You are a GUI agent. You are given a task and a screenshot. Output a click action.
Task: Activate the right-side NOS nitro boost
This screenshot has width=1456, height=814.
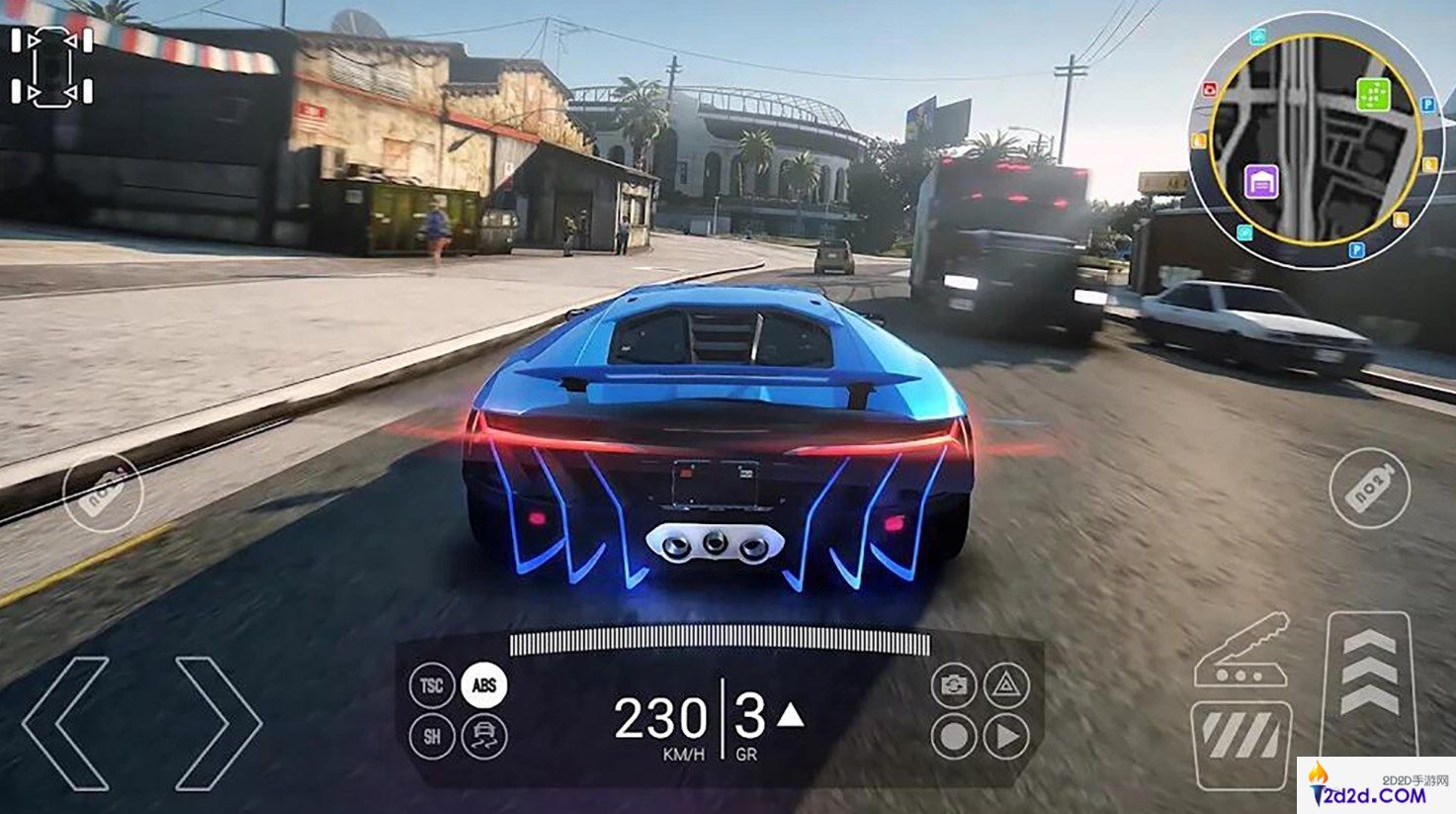1369,489
